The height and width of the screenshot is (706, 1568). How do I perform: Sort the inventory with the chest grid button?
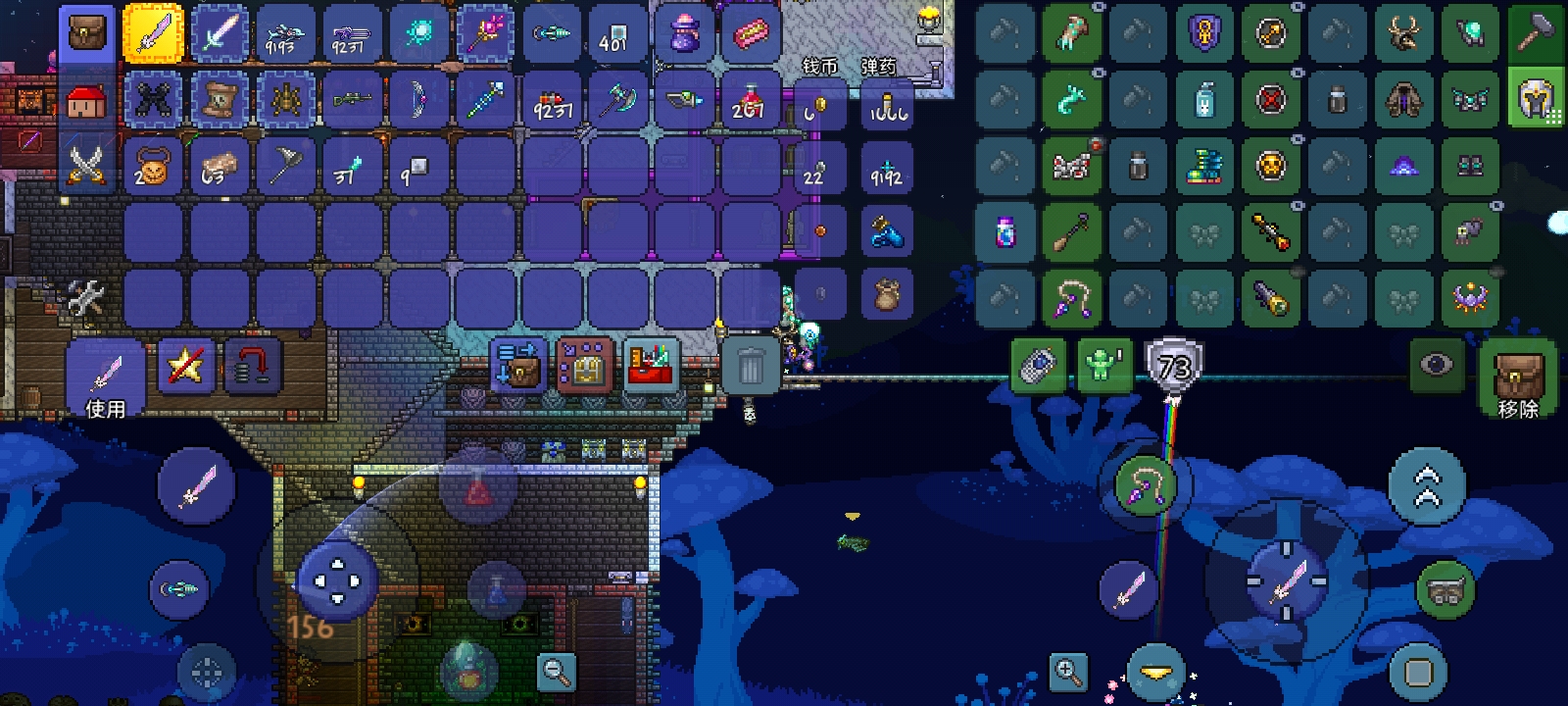[x=584, y=365]
